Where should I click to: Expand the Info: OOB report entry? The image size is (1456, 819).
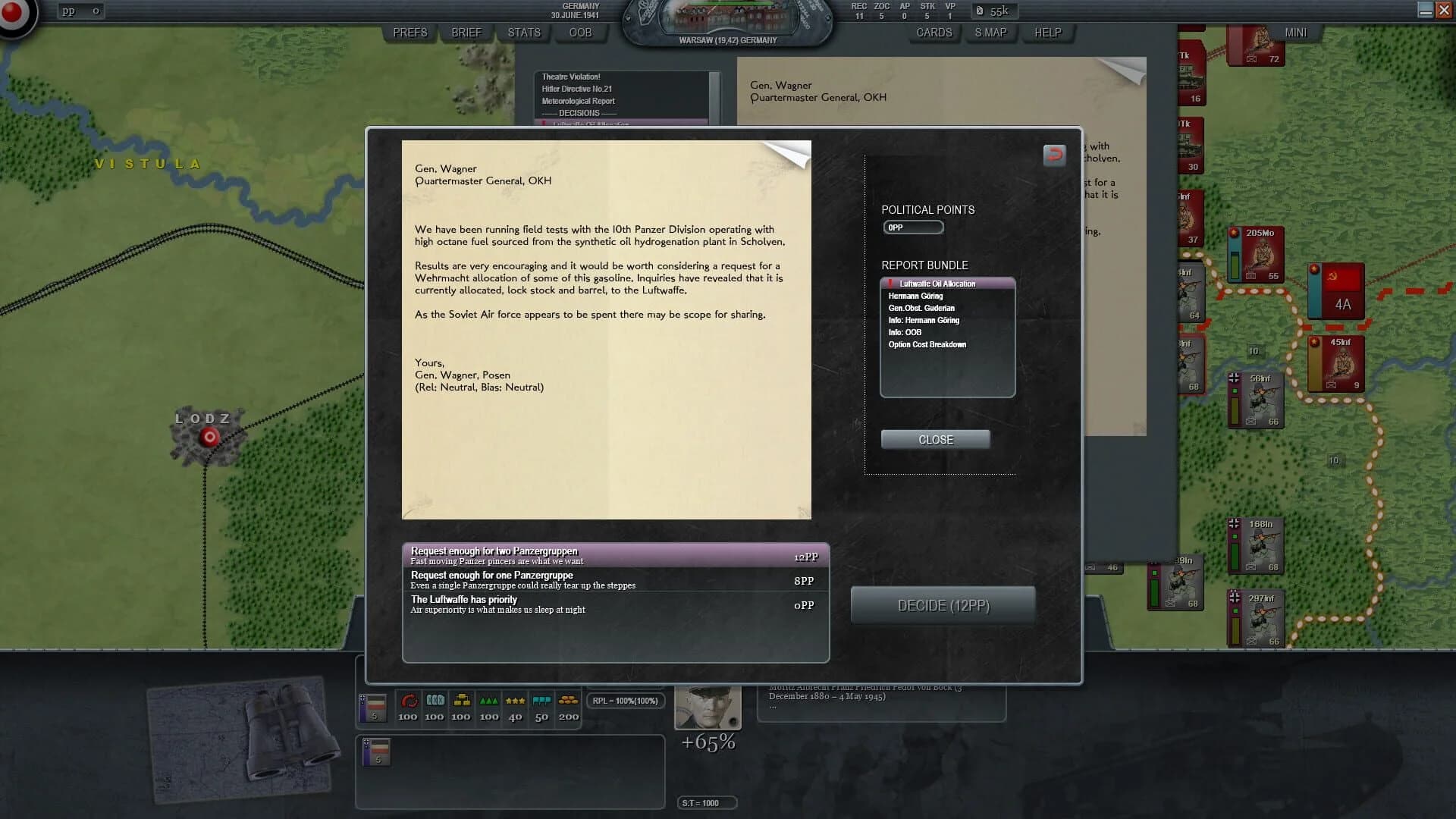[908, 332]
